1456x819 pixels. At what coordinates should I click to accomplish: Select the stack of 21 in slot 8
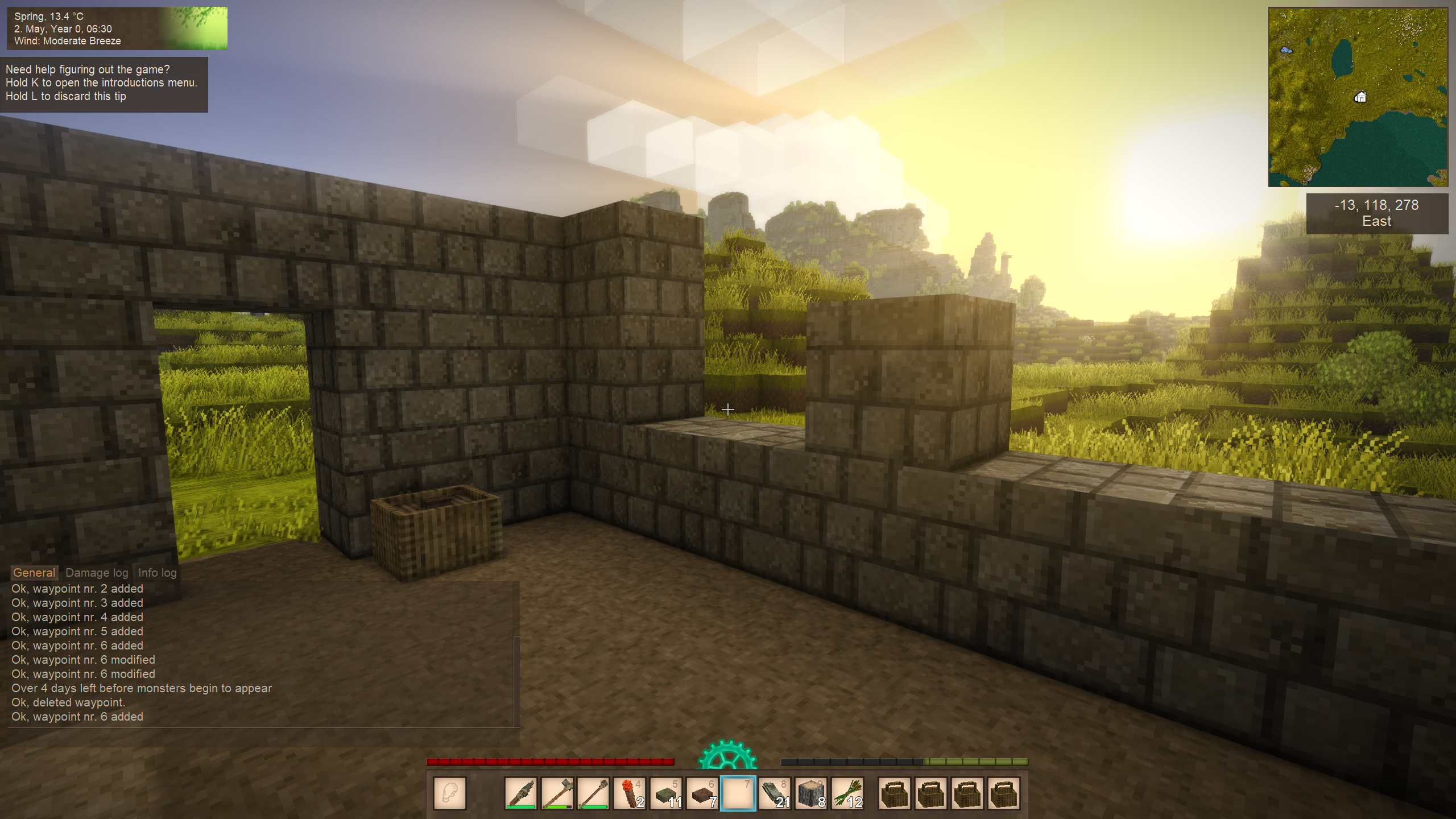coord(775,793)
